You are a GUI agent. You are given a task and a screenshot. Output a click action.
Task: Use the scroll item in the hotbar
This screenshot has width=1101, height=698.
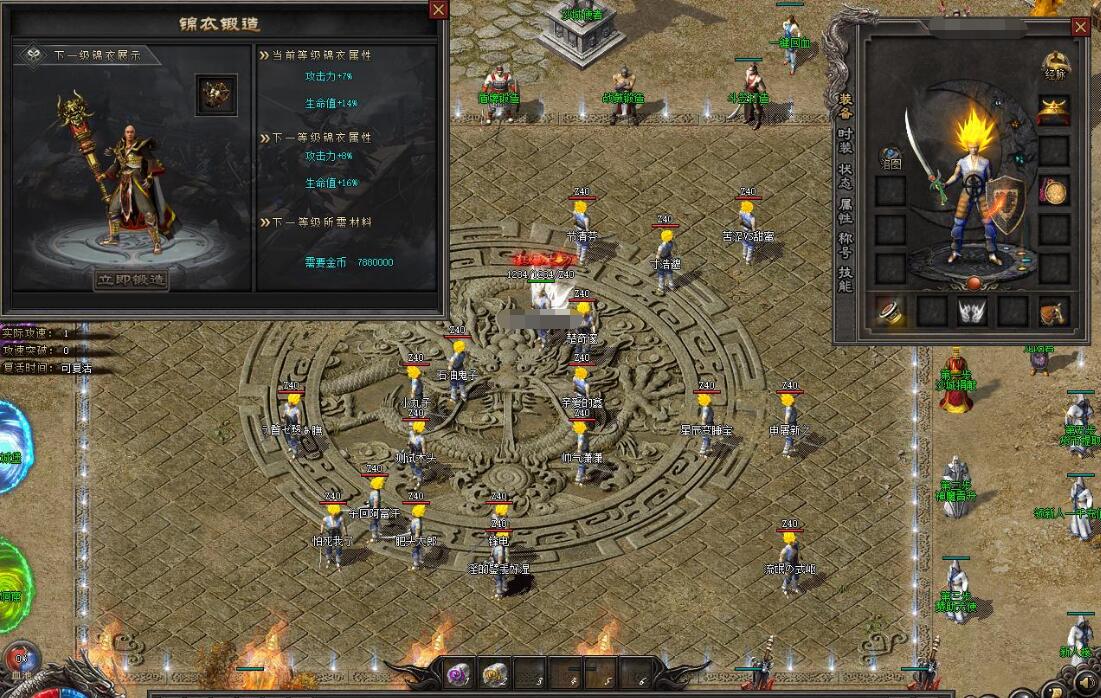[x=494, y=673]
